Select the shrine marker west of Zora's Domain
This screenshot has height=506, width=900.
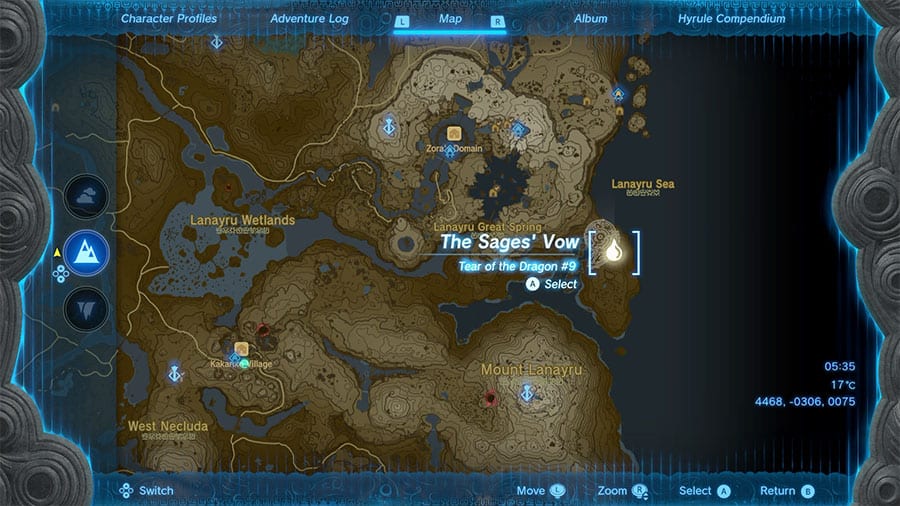[x=389, y=127]
